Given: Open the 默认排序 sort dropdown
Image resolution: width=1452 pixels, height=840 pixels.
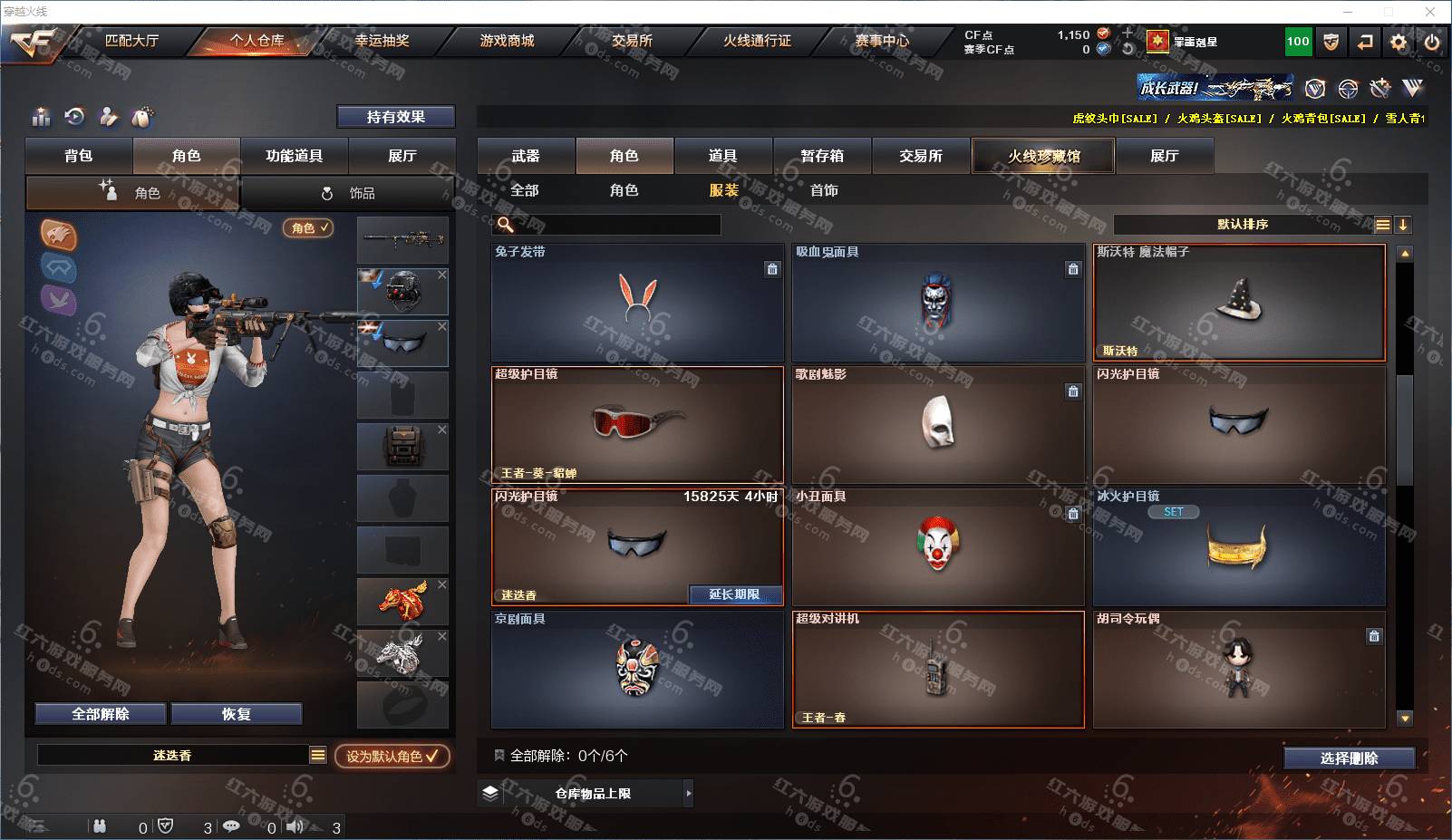Looking at the screenshot, I should pos(1243,225).
